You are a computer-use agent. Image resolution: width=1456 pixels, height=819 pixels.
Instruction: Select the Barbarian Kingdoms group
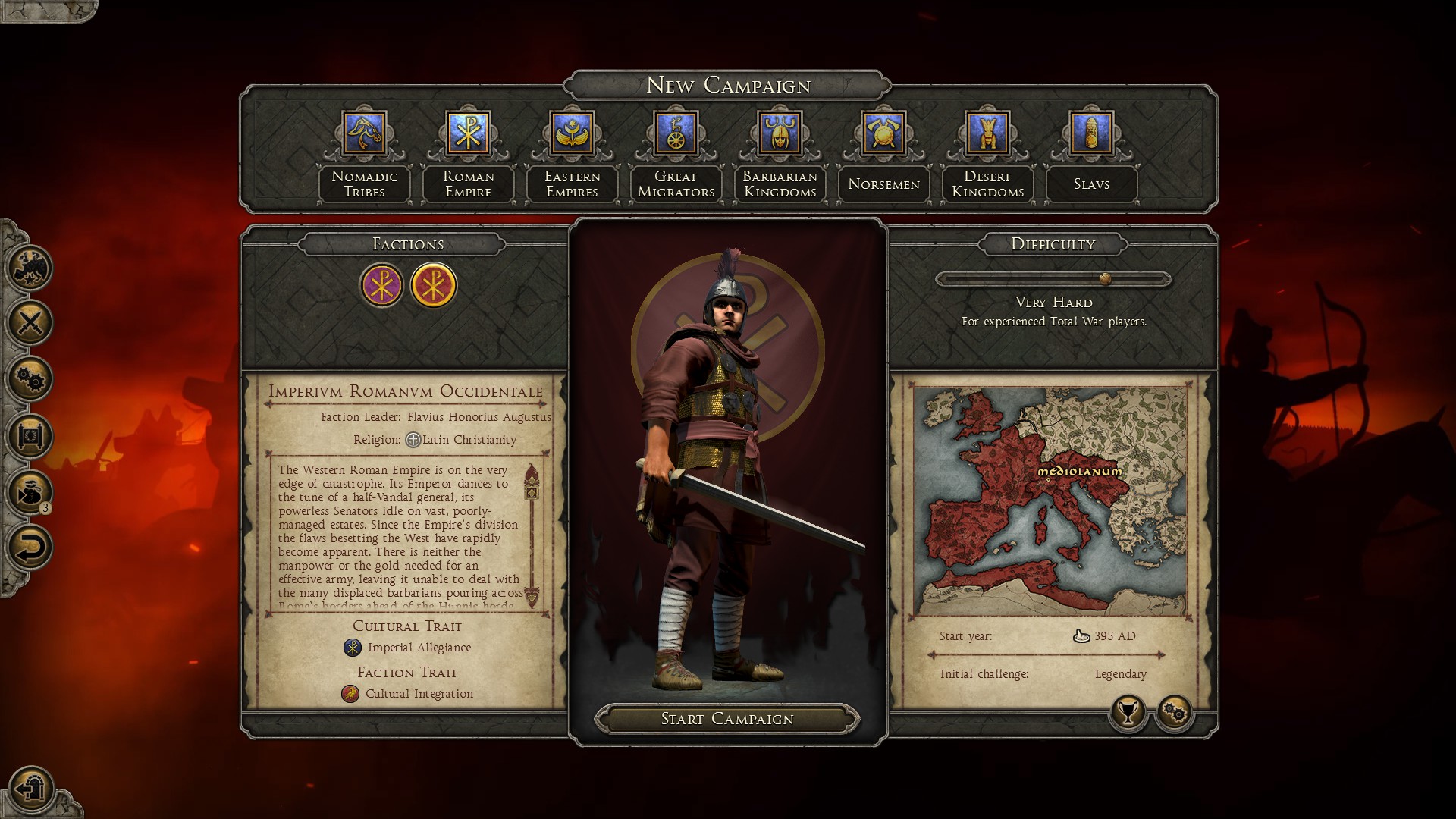[x=780, y=133]
